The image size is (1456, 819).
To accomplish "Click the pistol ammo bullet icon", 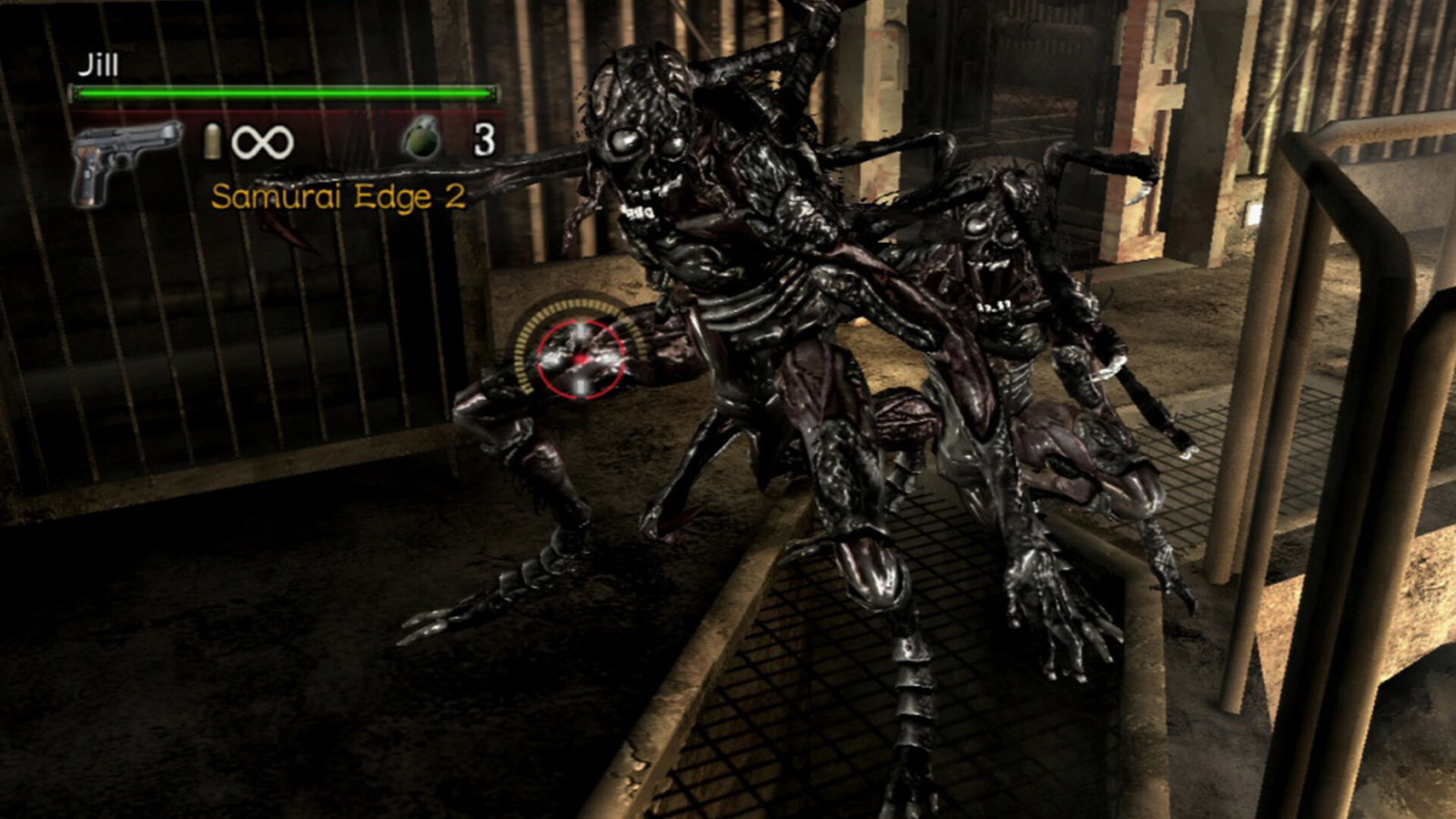I will coord(212,143).
